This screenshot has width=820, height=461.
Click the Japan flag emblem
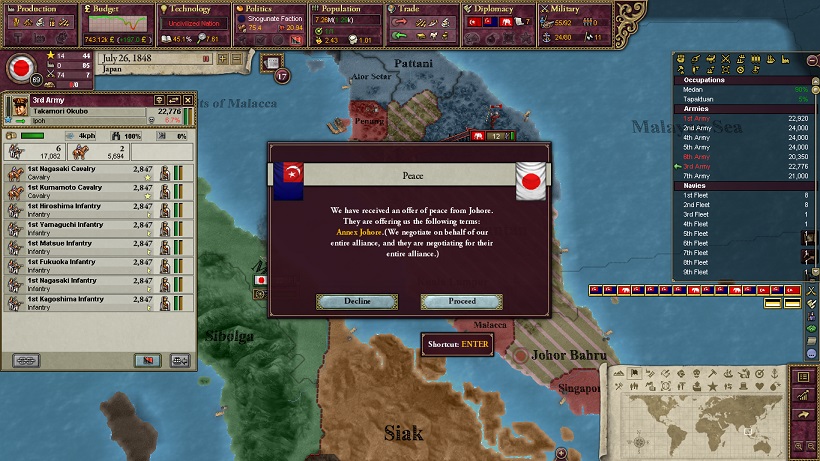[x=19, y=70]
